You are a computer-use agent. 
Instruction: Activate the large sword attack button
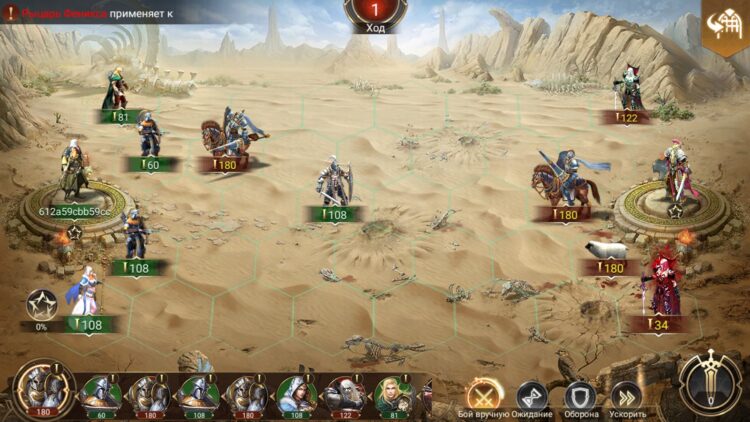pos(709,385)
